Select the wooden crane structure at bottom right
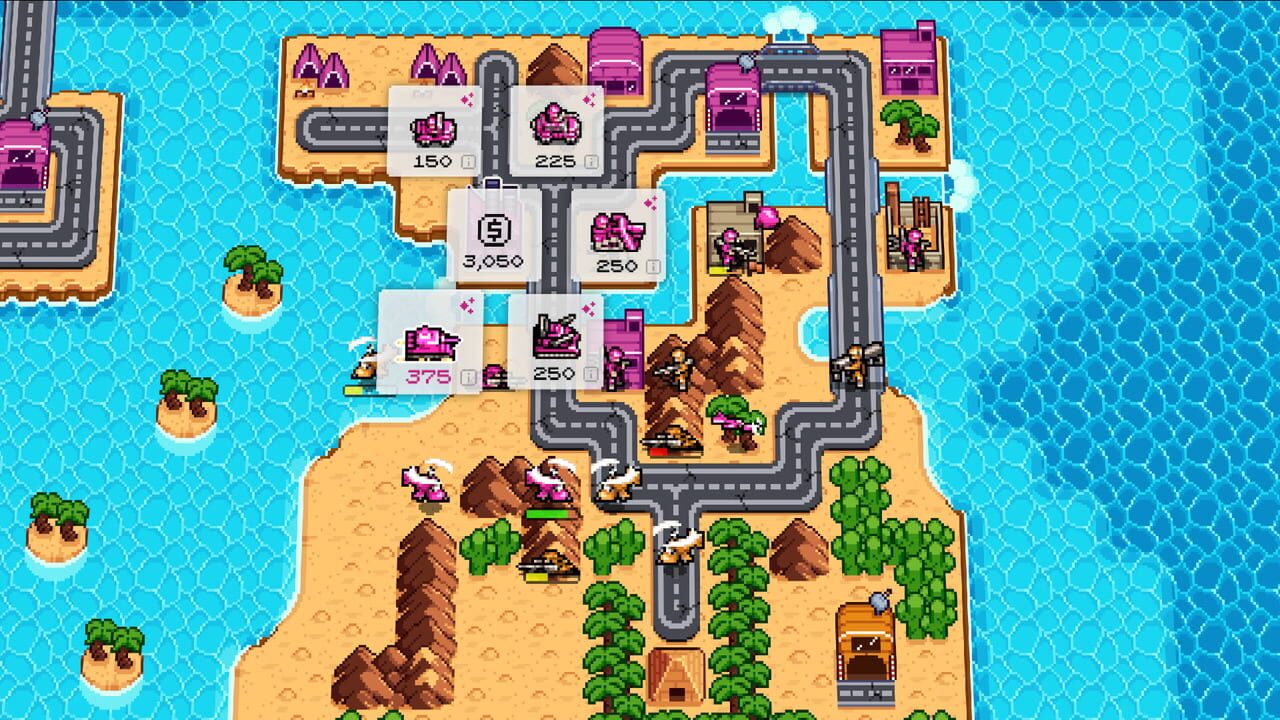1280x720 pixels. [866, 642]
